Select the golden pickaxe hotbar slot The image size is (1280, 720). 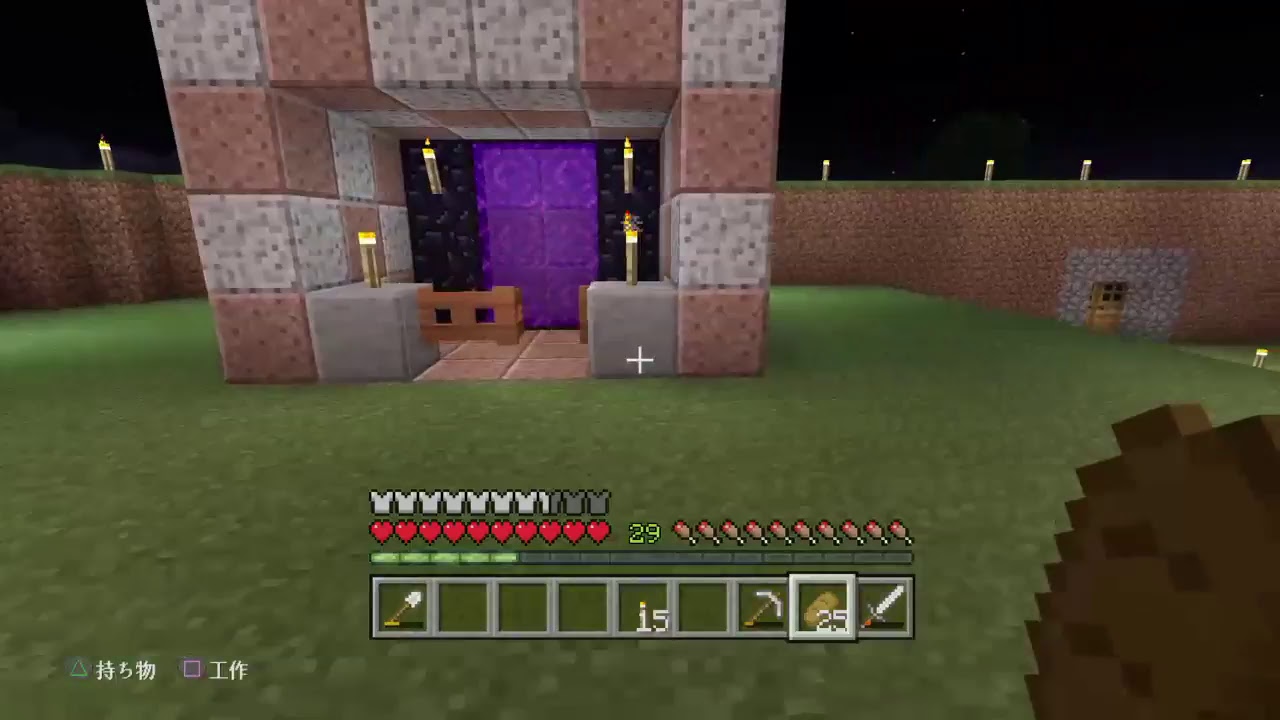click(762, 607)
